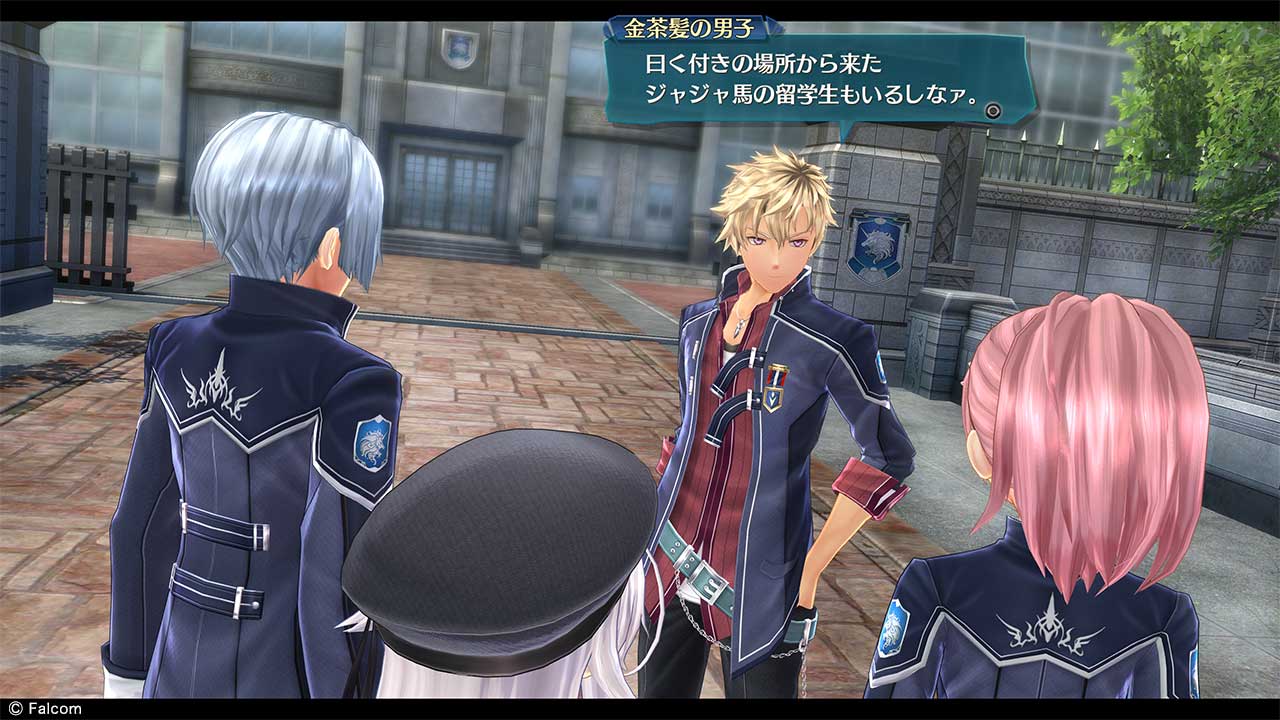Advance the 金茶髪の男子 dialogue box

(993, 111)
